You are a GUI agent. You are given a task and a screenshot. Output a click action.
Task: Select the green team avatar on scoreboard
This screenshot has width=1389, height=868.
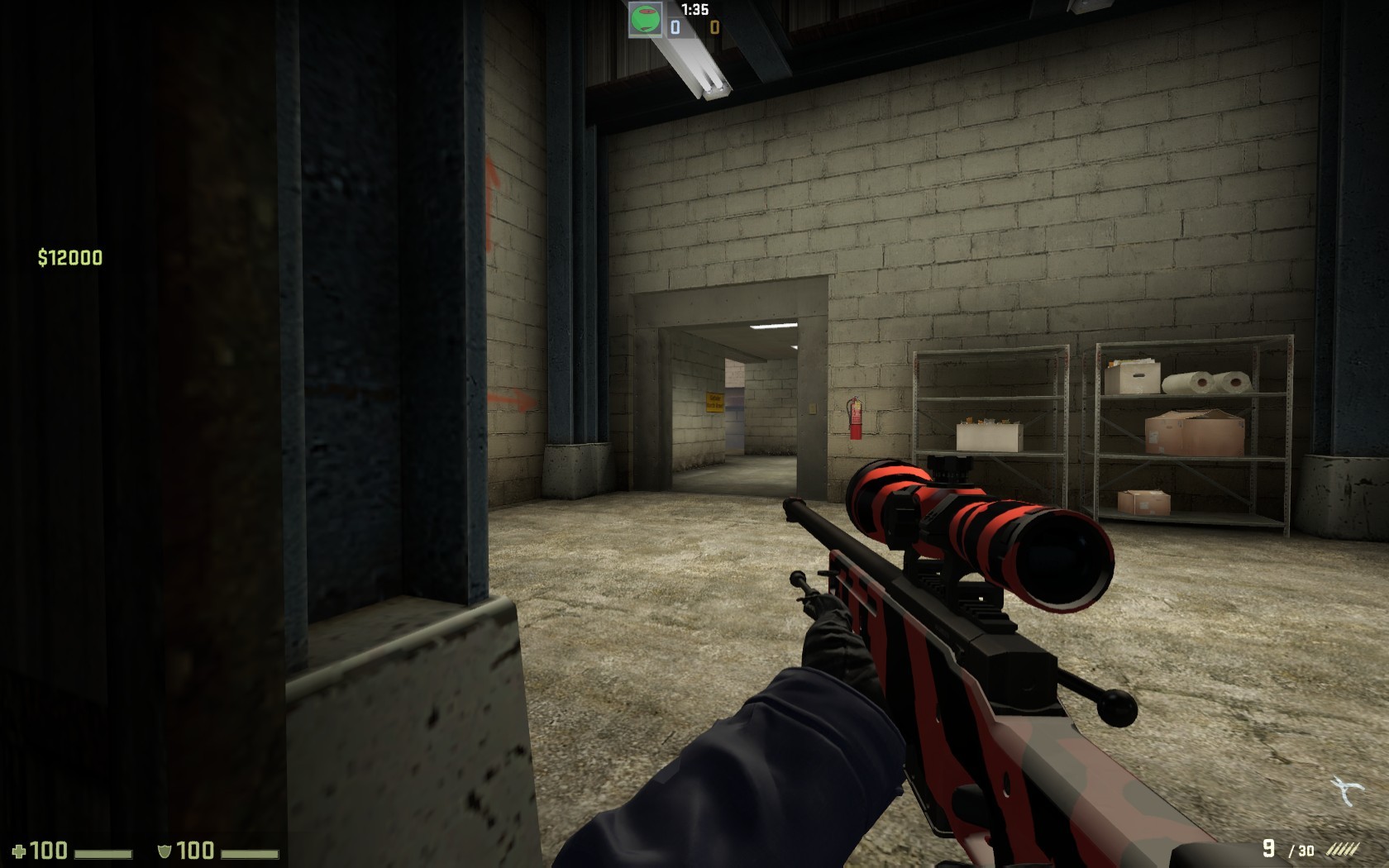coord(644,18)
